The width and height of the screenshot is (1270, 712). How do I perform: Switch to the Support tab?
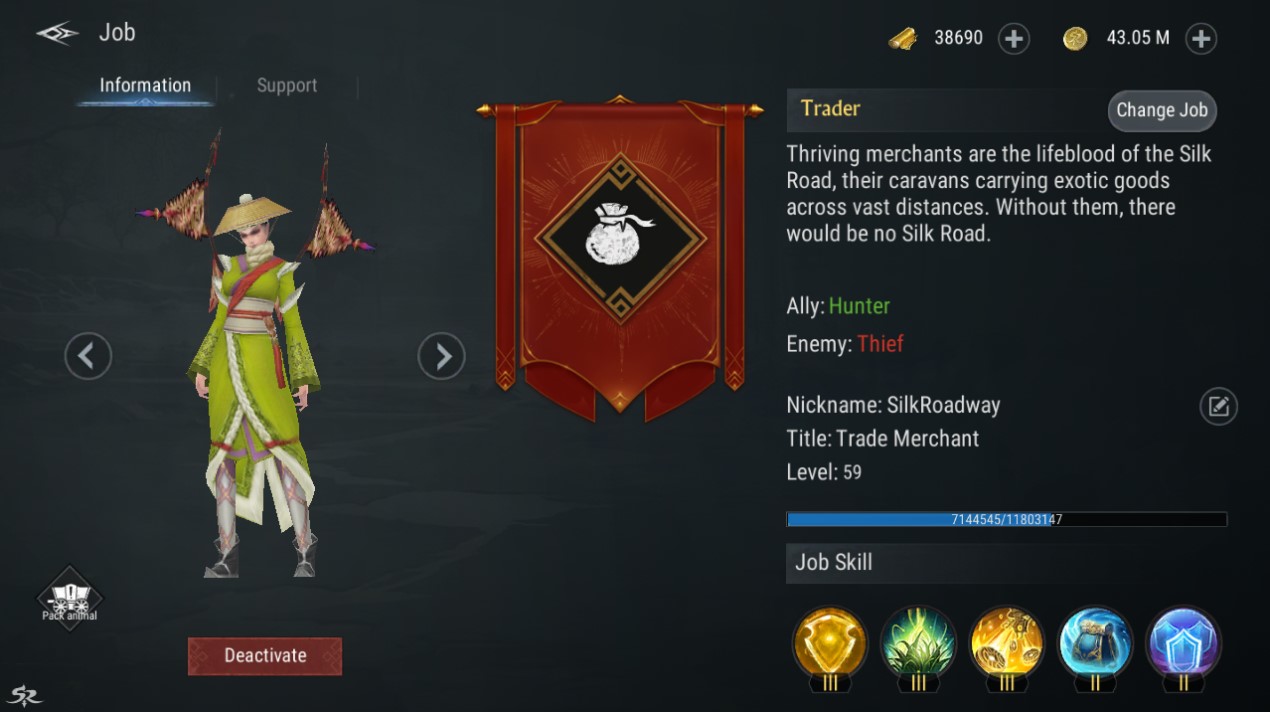click(286, 86)
